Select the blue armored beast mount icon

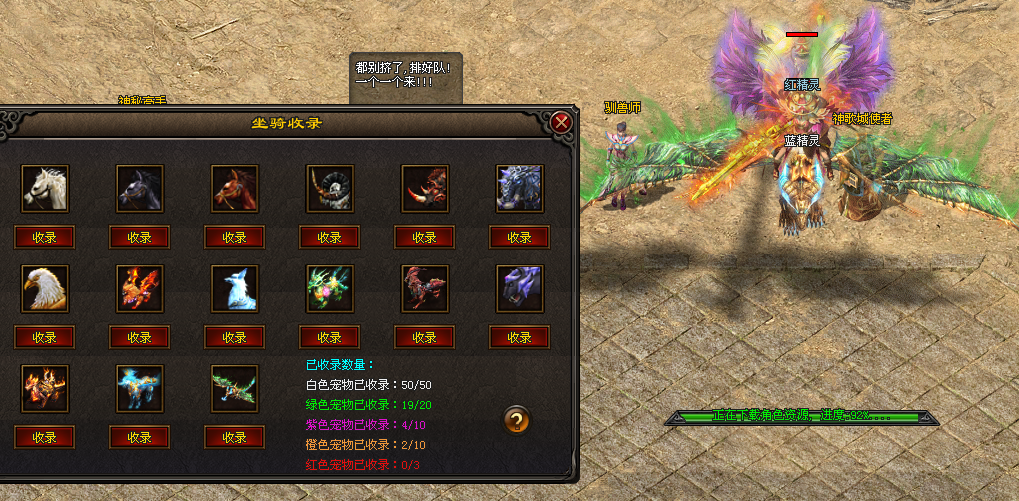[x=520, y=189]
